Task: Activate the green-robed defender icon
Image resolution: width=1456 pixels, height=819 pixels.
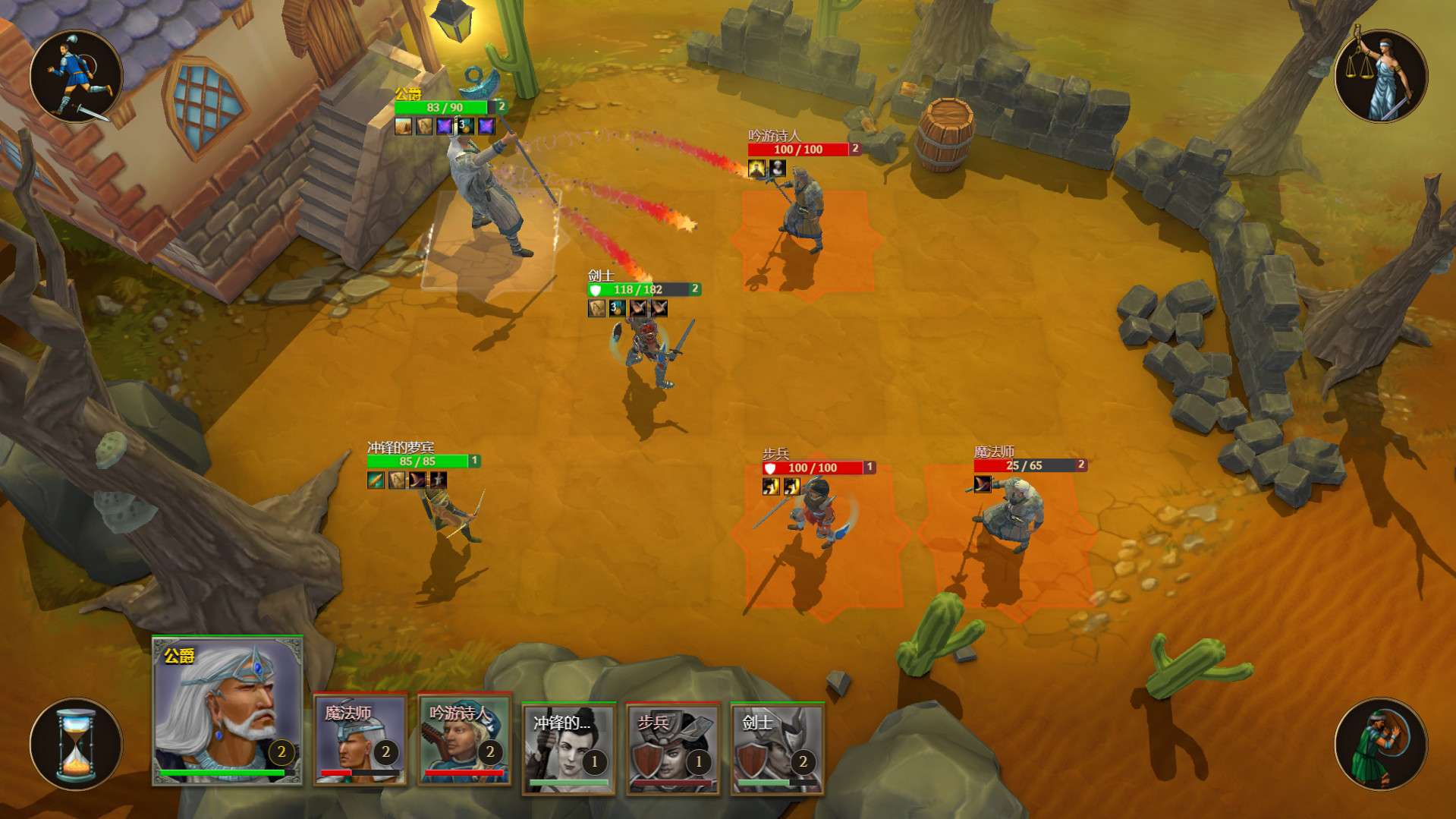Action: pos(1380,745)
